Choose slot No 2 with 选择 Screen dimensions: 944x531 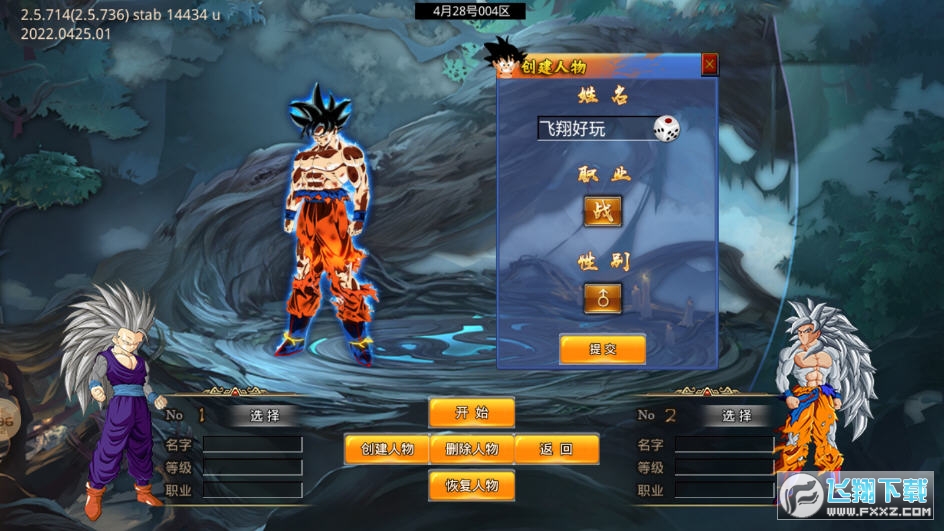(x=737, y=415)
